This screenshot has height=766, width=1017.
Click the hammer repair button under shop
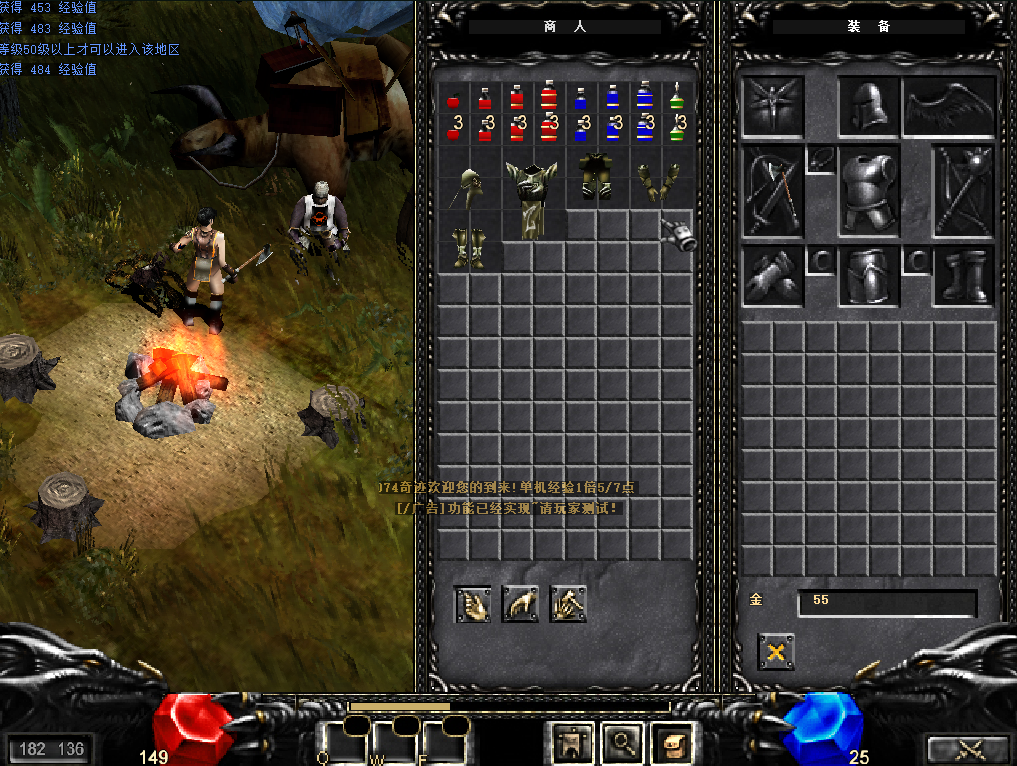pos(567,604)
